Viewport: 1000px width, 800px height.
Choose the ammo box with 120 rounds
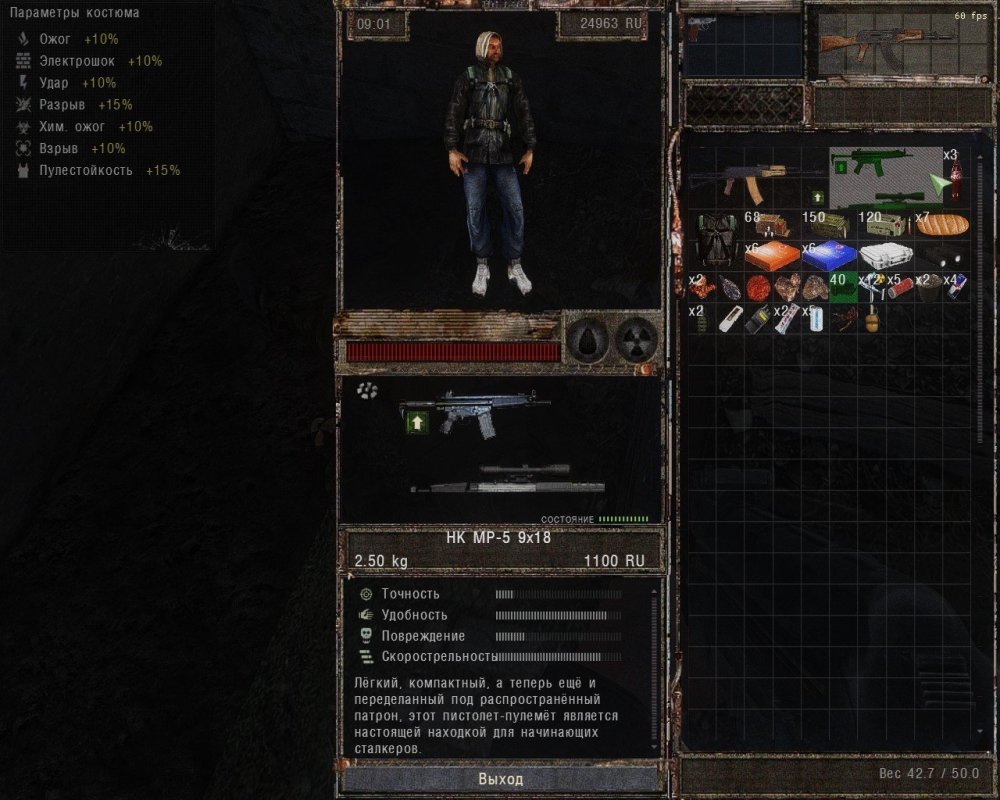point(886,224)
